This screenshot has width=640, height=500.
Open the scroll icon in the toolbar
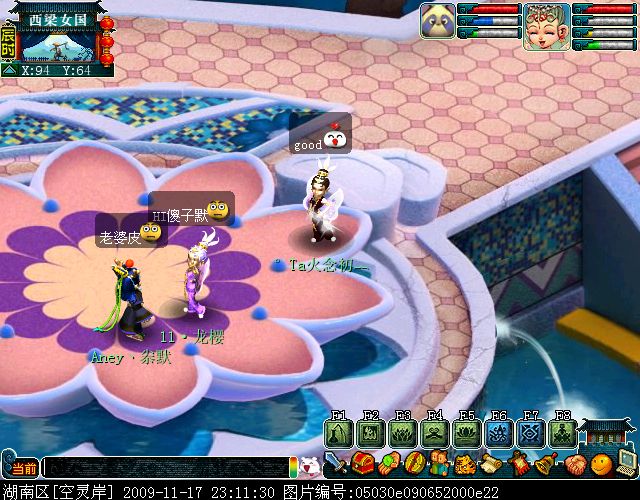coord(492,464)
